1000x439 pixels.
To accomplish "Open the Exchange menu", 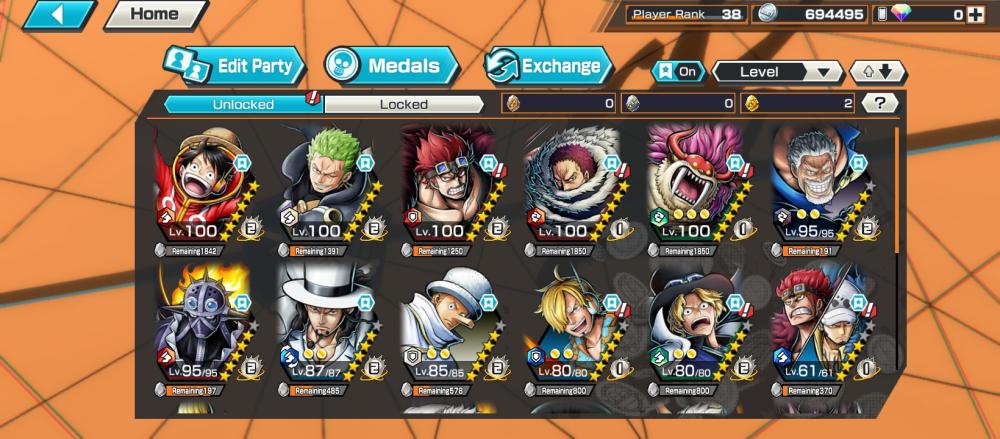I will tap(548, 67).
